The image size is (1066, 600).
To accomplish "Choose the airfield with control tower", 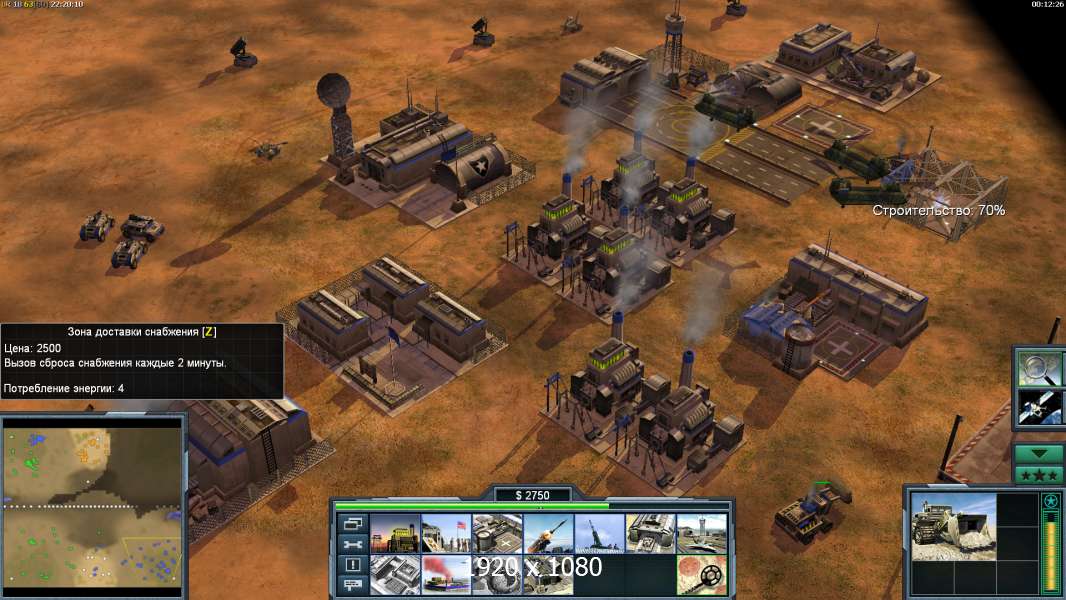I will tap(701, 534).
